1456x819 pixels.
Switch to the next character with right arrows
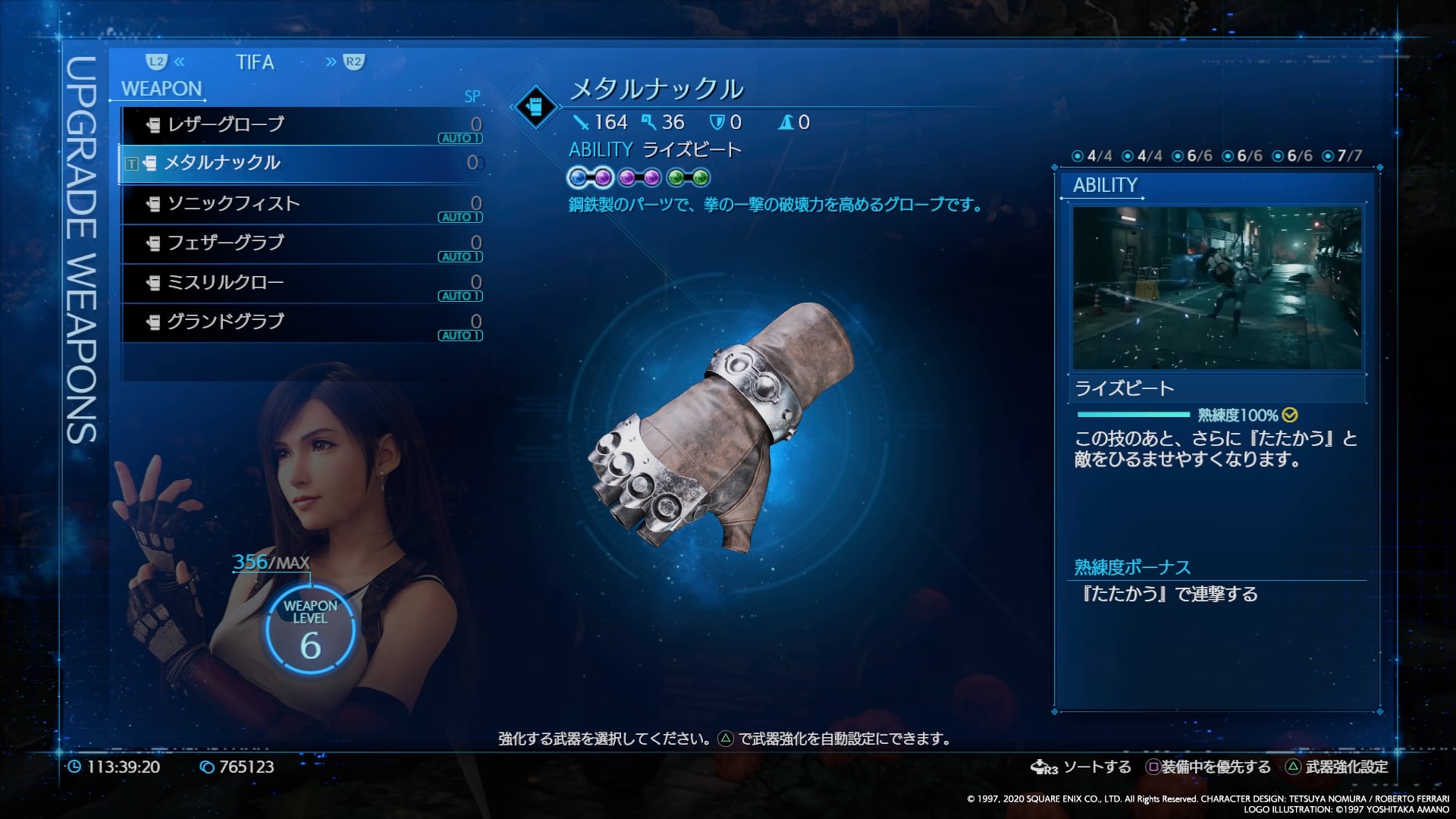coord(344,62)
